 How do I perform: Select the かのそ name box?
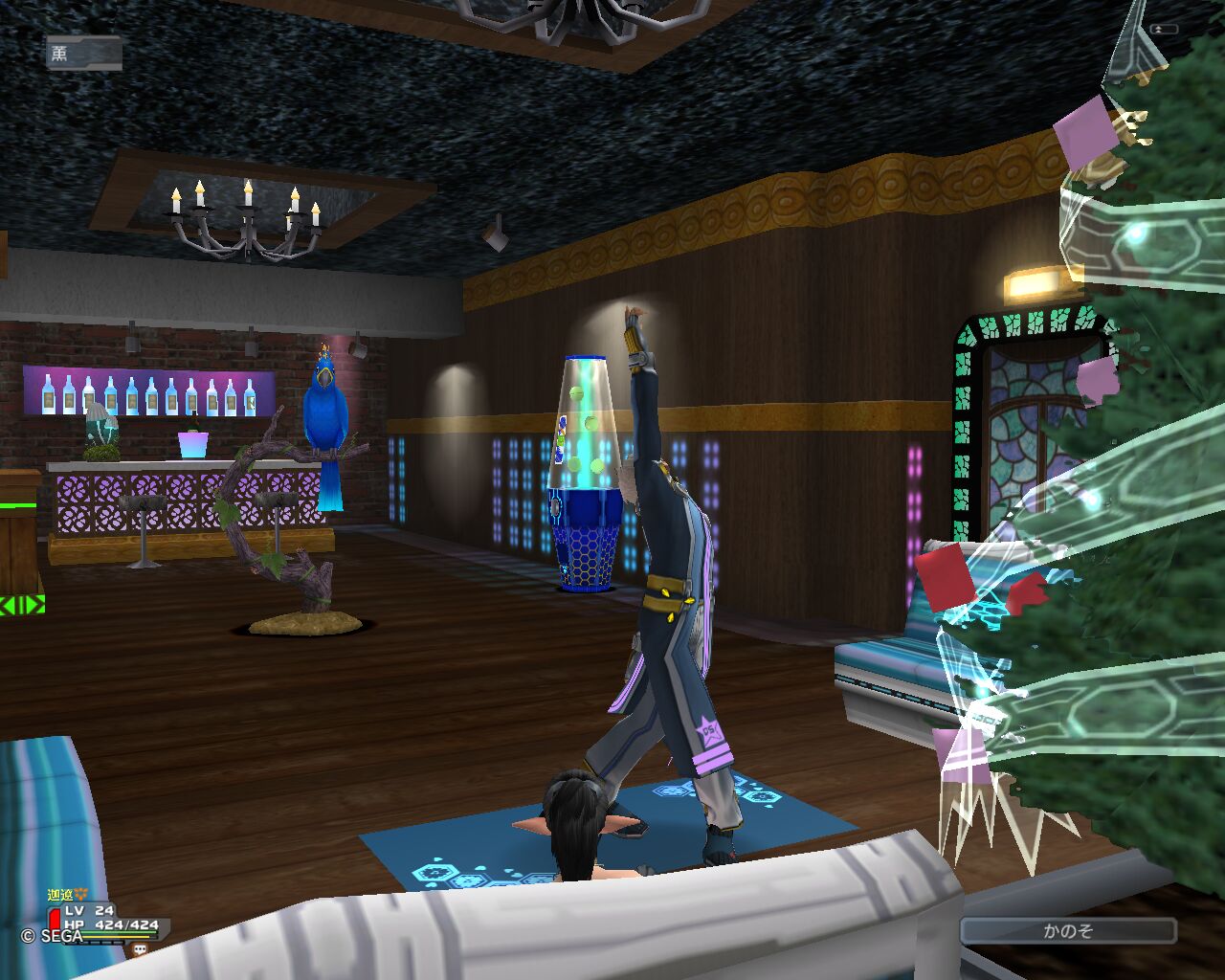coord(1068,930)
